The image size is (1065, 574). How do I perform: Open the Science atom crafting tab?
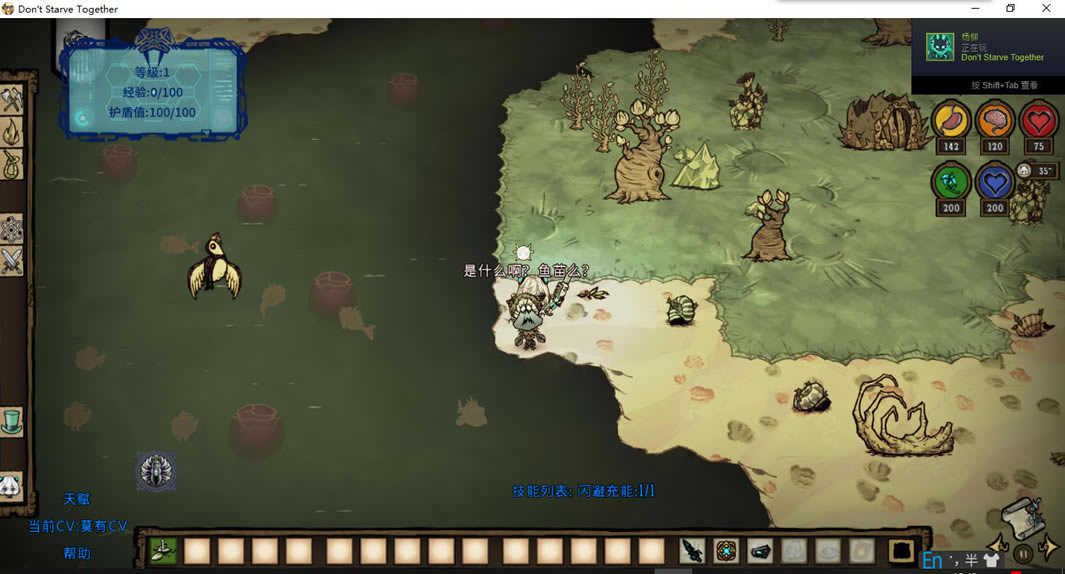12,229
